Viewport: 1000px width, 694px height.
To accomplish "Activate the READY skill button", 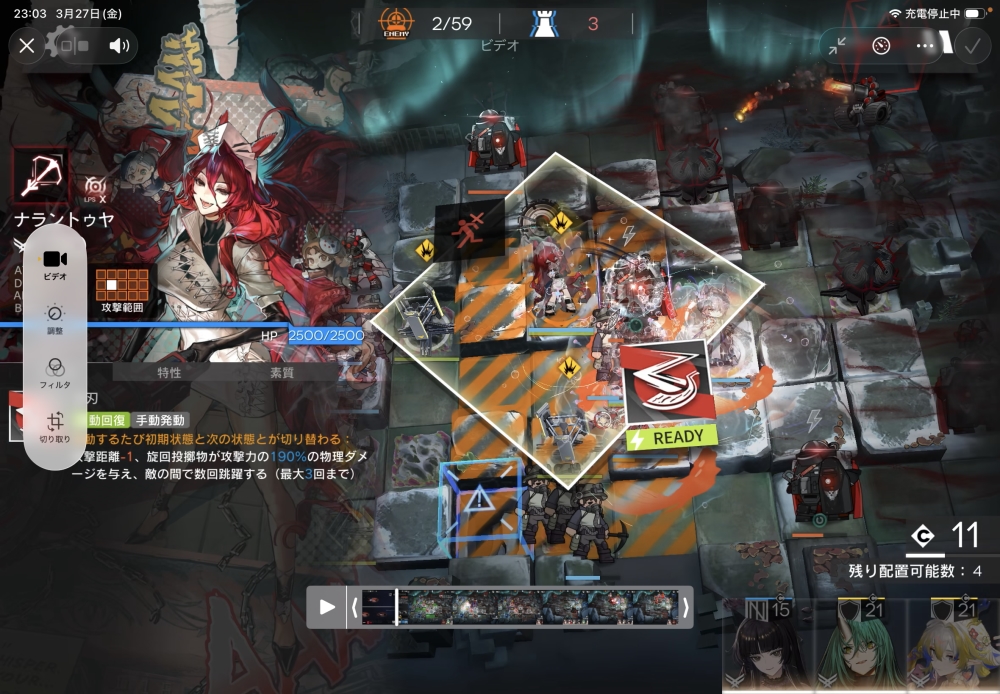I will point(667,393).
